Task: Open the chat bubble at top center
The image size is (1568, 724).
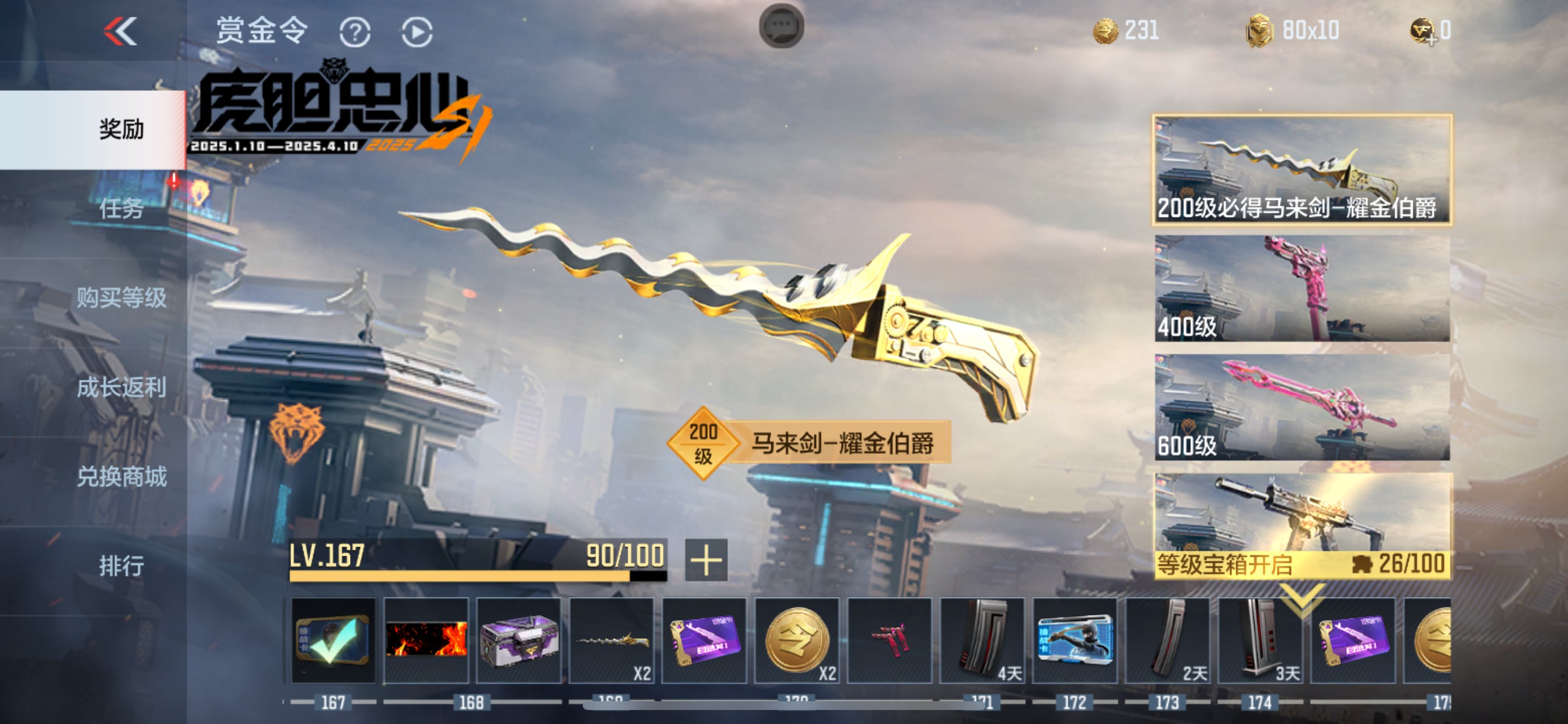Action: click(782, 26)
